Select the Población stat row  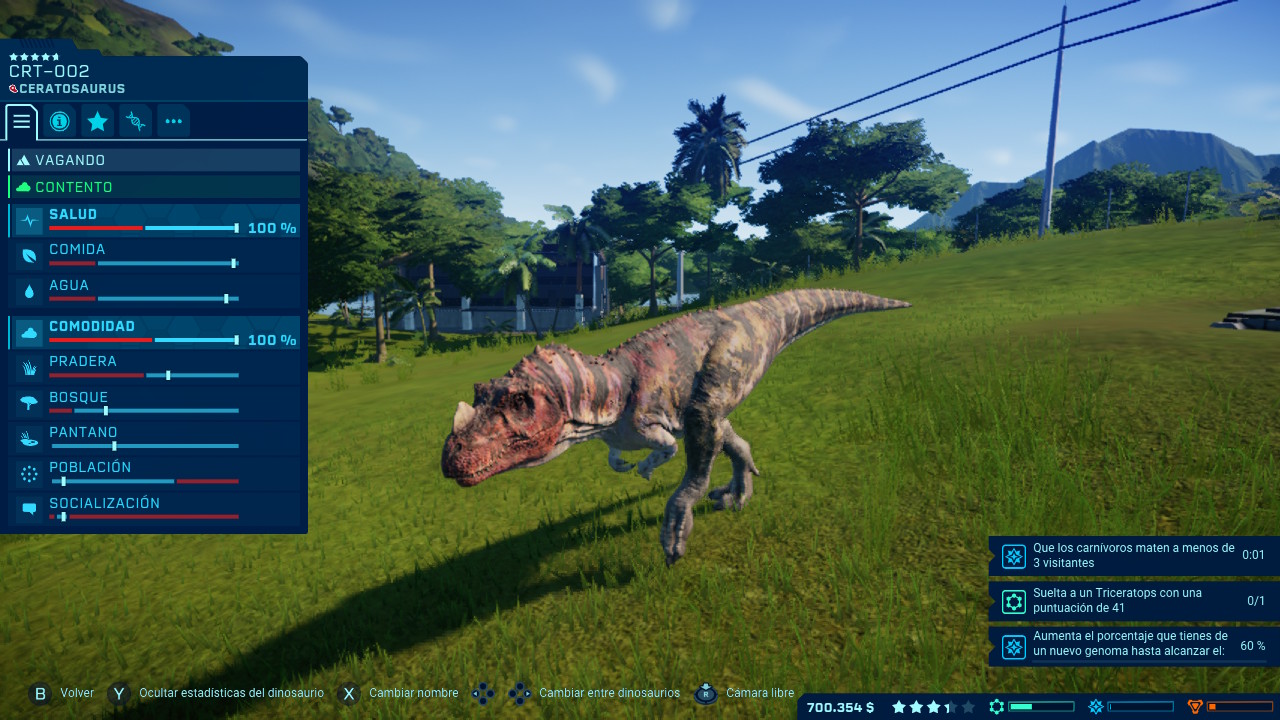coord(155,474)
